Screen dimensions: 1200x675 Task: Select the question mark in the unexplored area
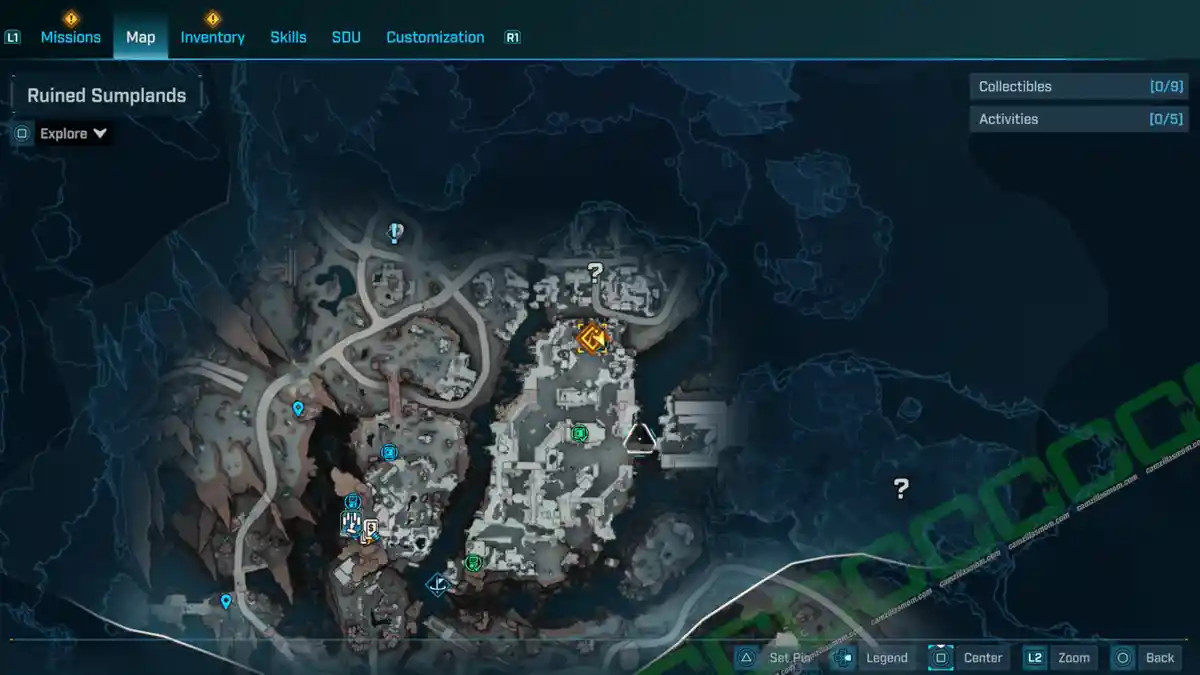[901, 488]
